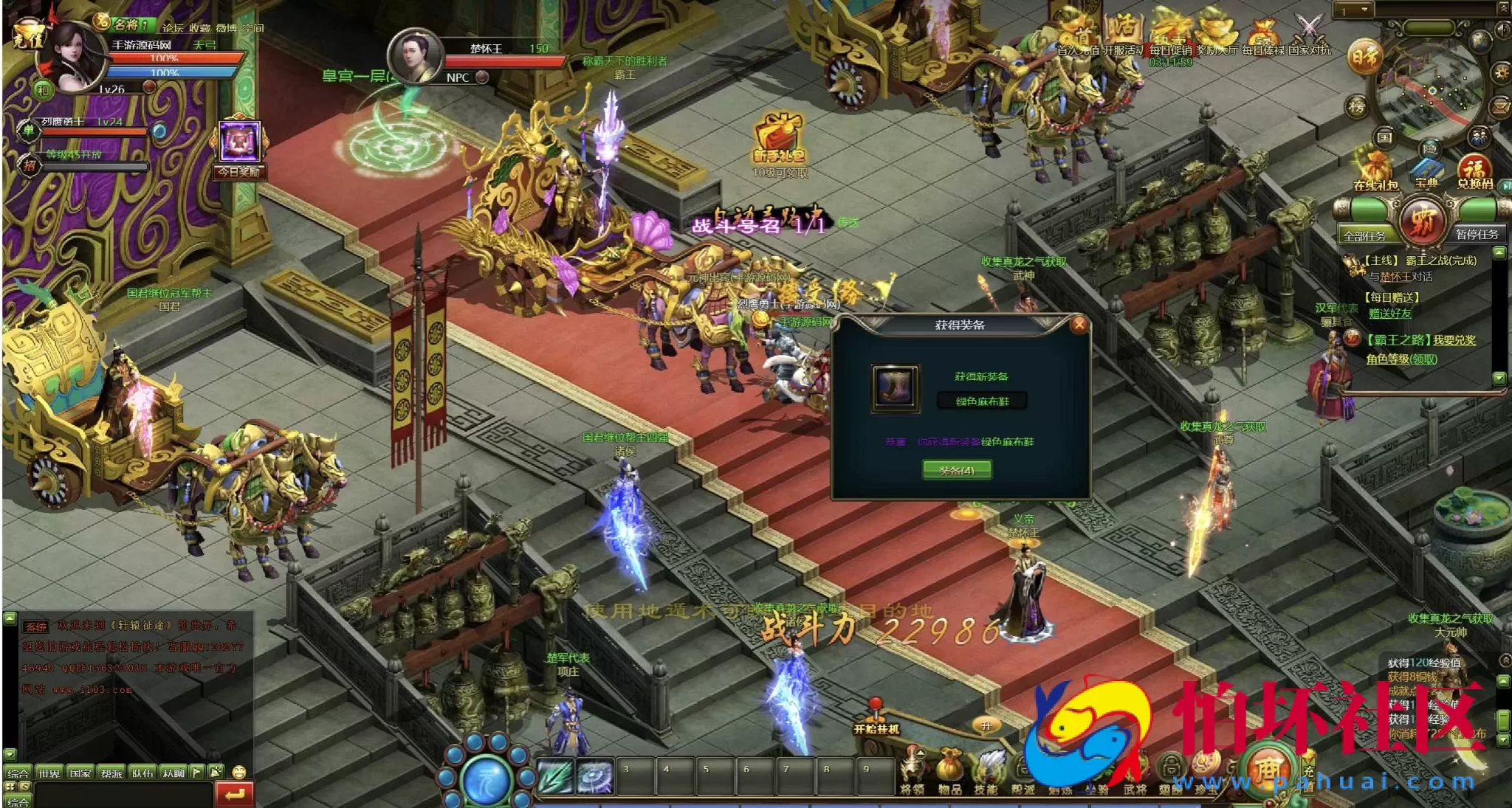Open the 奖励大厅 reward hall icon
Screen dimensions: 1512x808
click(x=1216, y=33)
